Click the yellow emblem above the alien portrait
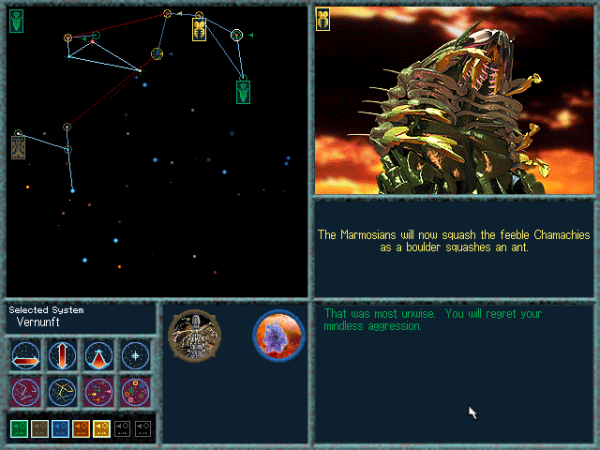Image resolution: width=600 pixels, height=450 pixels. pos(324,18)
